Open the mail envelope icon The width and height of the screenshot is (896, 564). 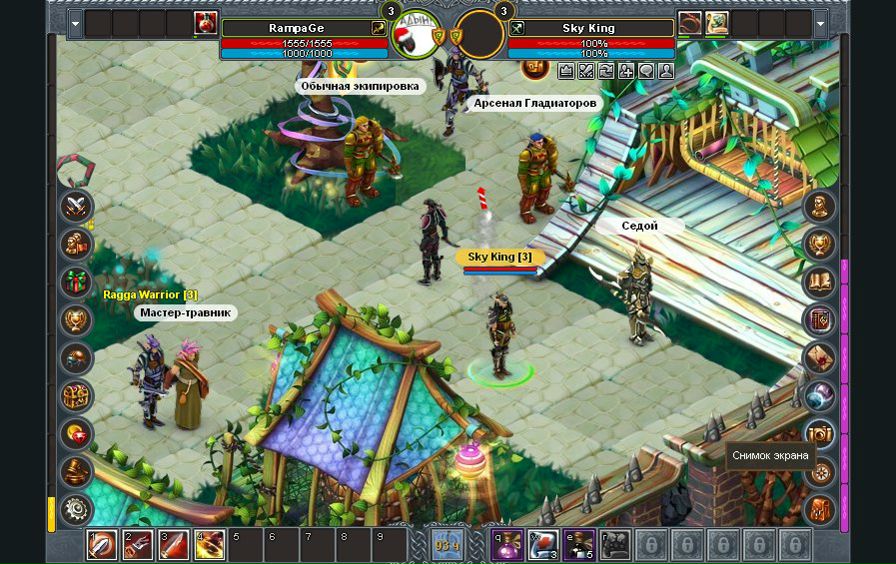coord(820,358)
